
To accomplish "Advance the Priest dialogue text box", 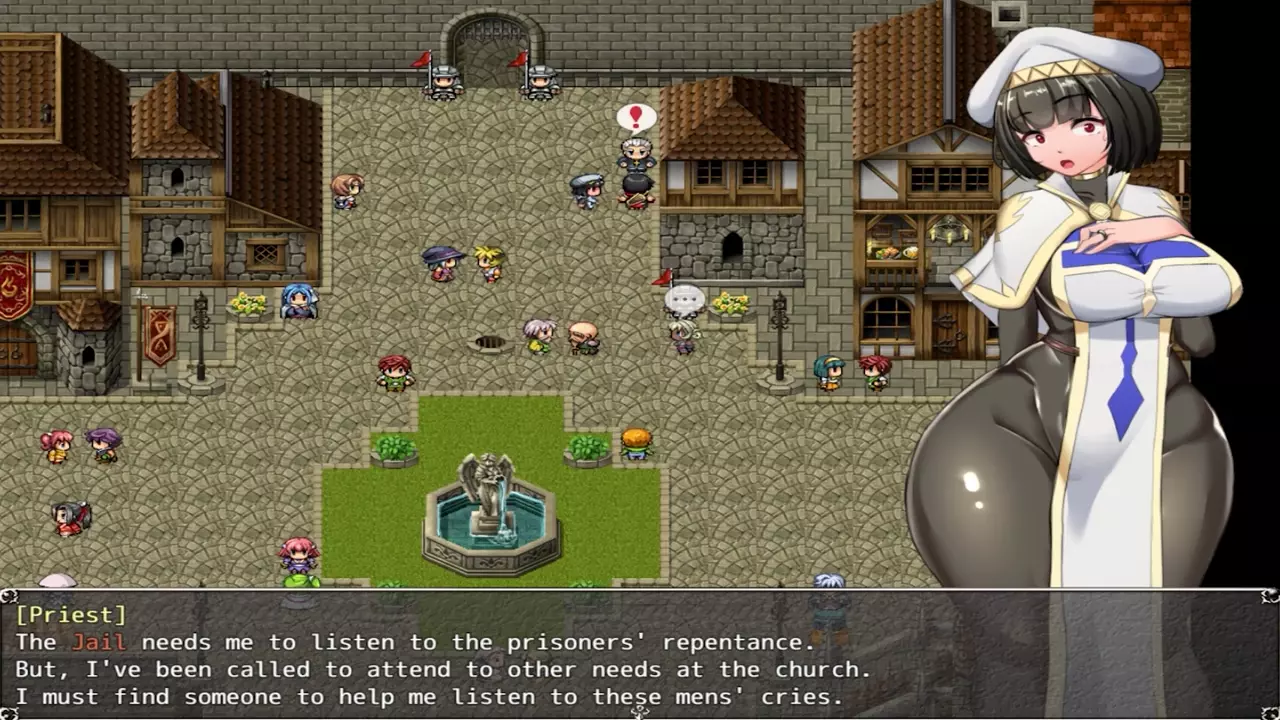I will click(640, 655).
